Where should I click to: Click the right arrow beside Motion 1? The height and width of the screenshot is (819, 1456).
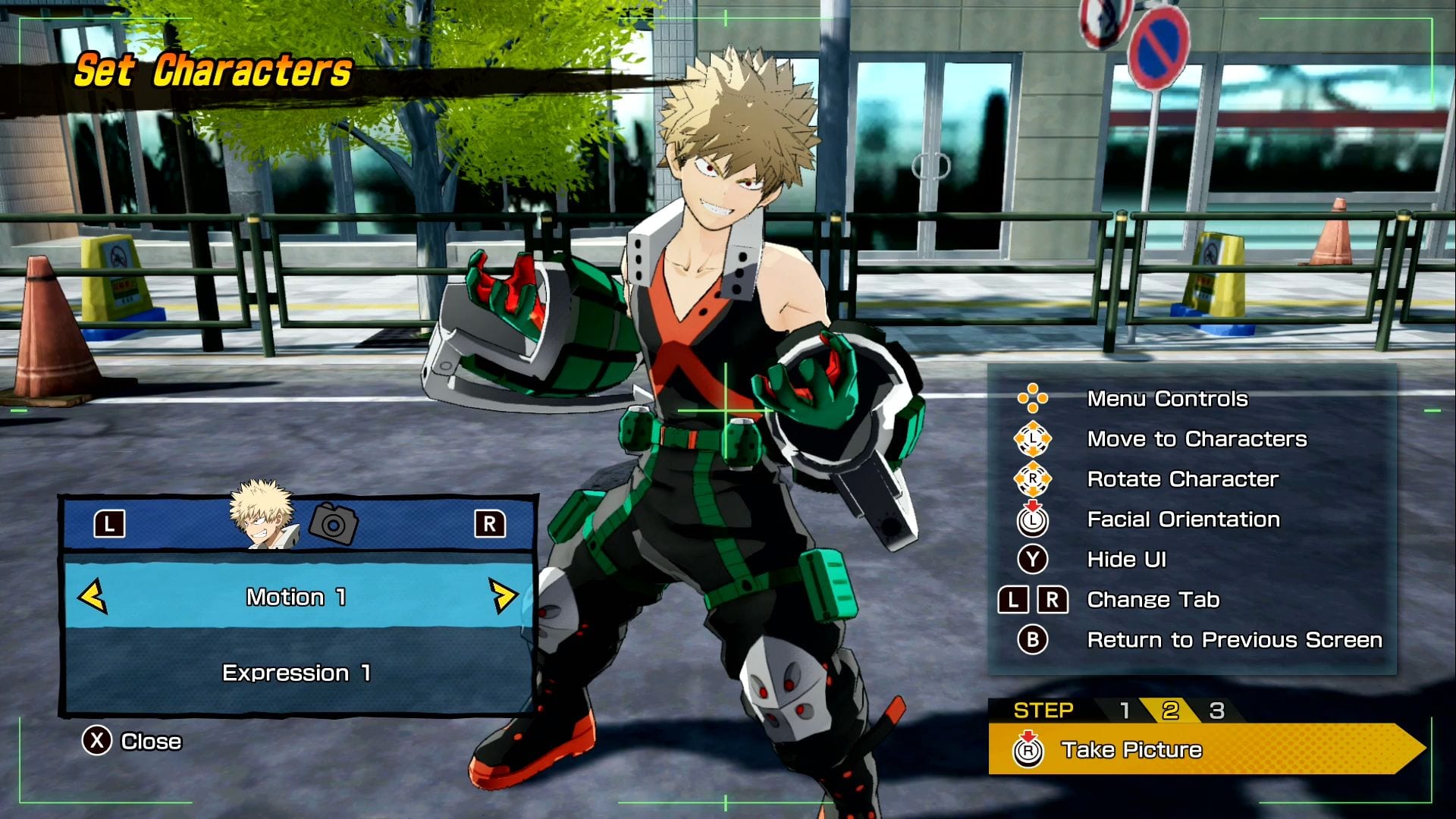(x=502, y=597)
